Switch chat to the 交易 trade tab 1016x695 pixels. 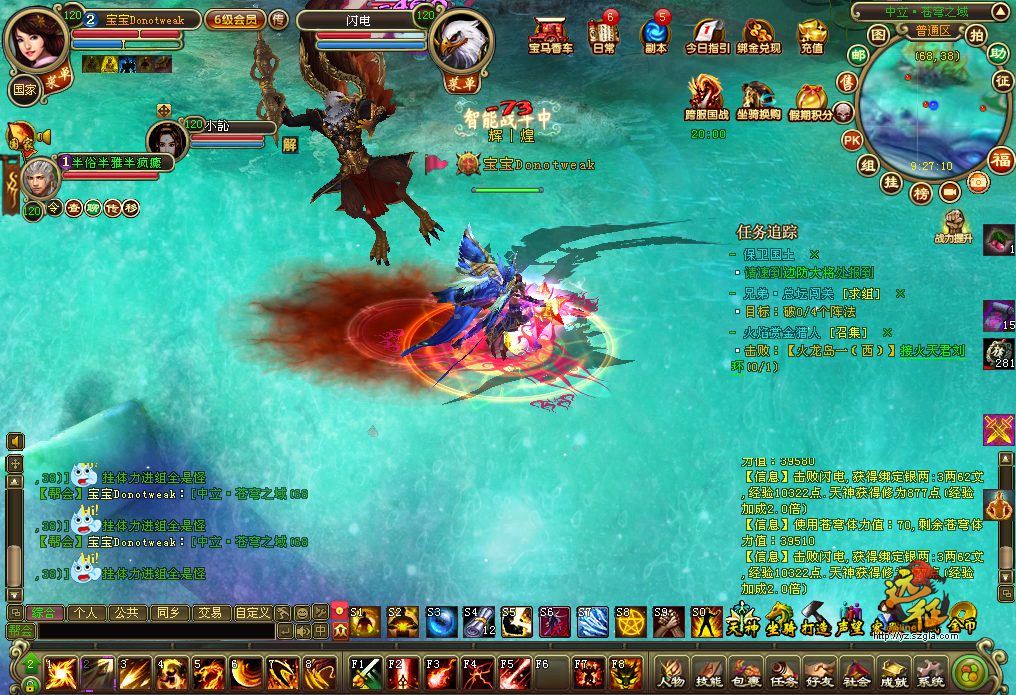point(209,612)
